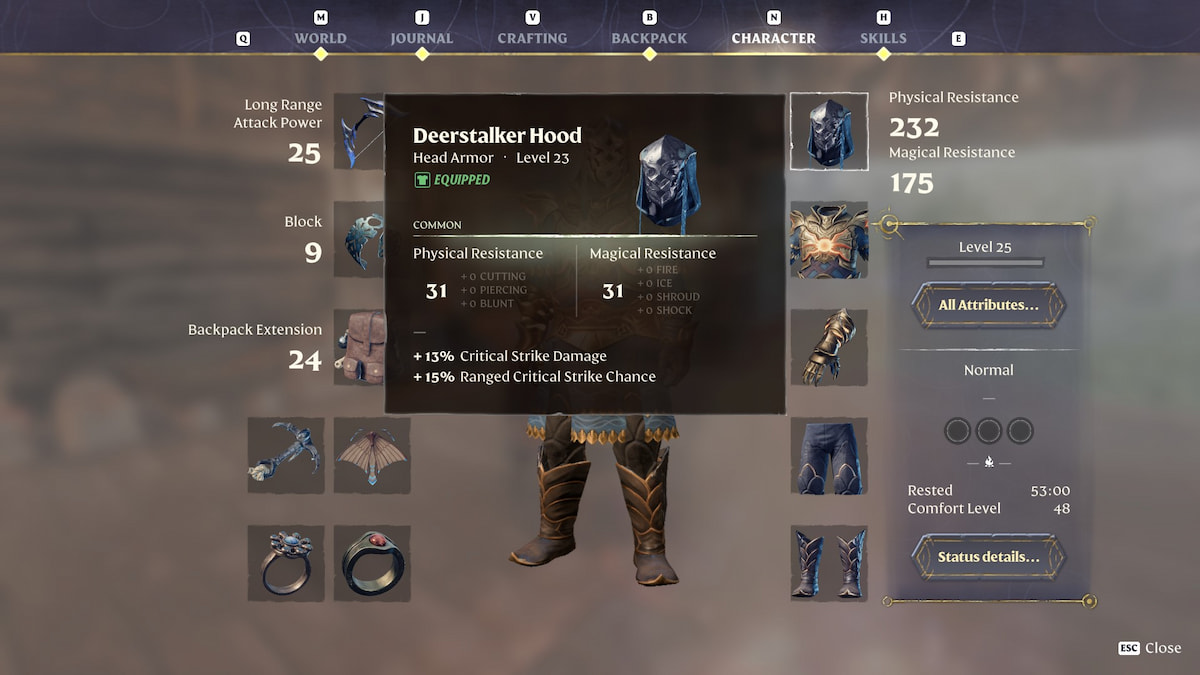Select the Character tab

click(x=773, y=38)
